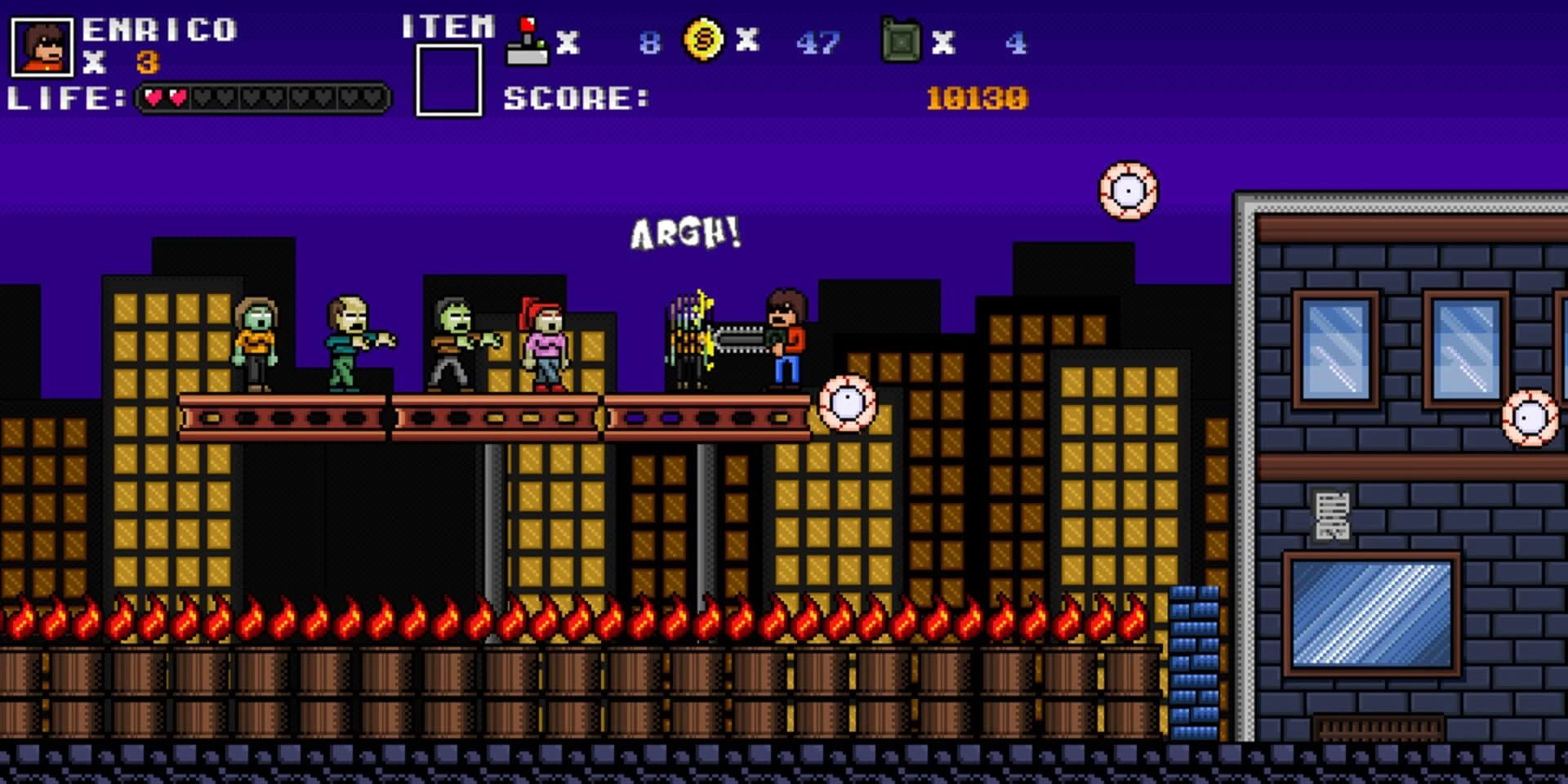Select the joystick item icon in the HUD
The height and width of the screenshot is (784, 1568).
click(x=528, y=39)
